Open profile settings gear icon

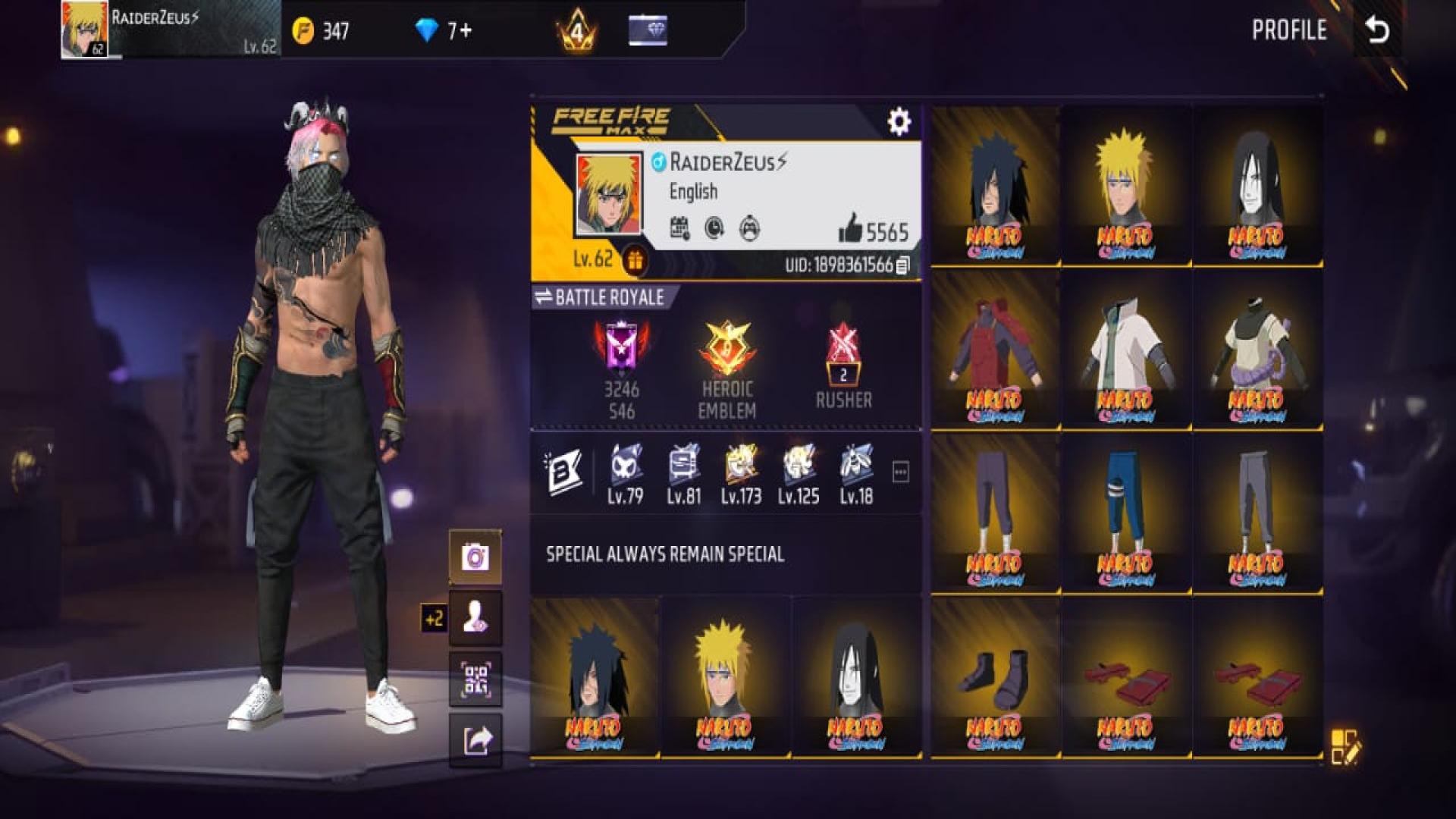899,121
